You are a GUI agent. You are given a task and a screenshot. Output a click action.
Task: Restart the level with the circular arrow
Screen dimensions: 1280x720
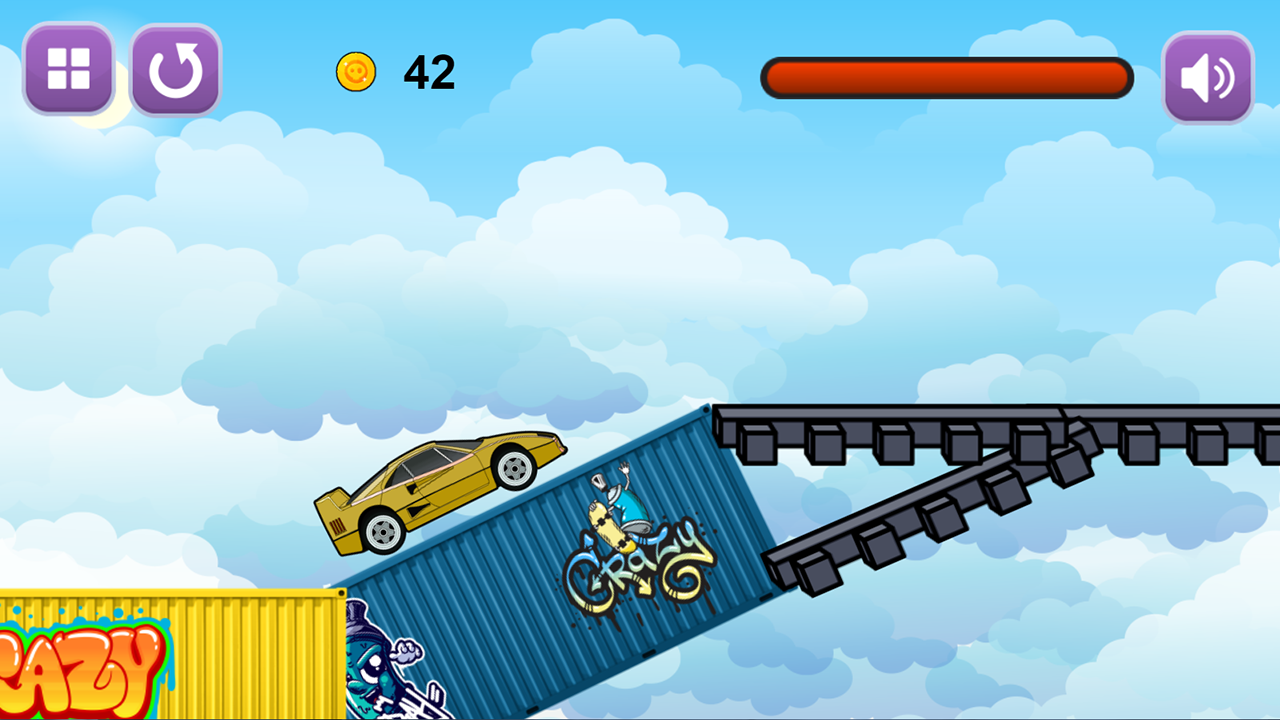175,70
